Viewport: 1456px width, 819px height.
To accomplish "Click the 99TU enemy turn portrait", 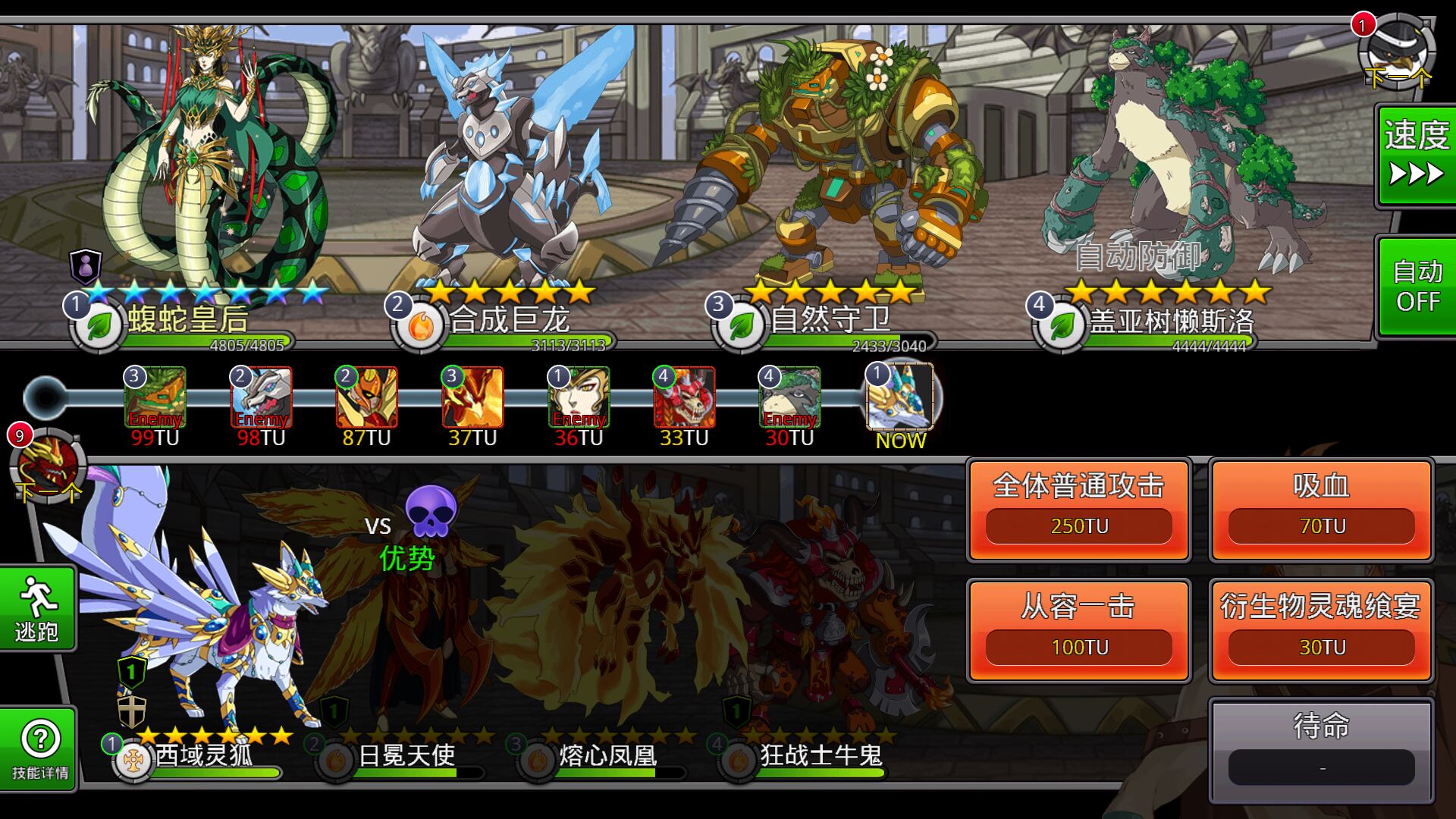I will click(x=155, y=398).
